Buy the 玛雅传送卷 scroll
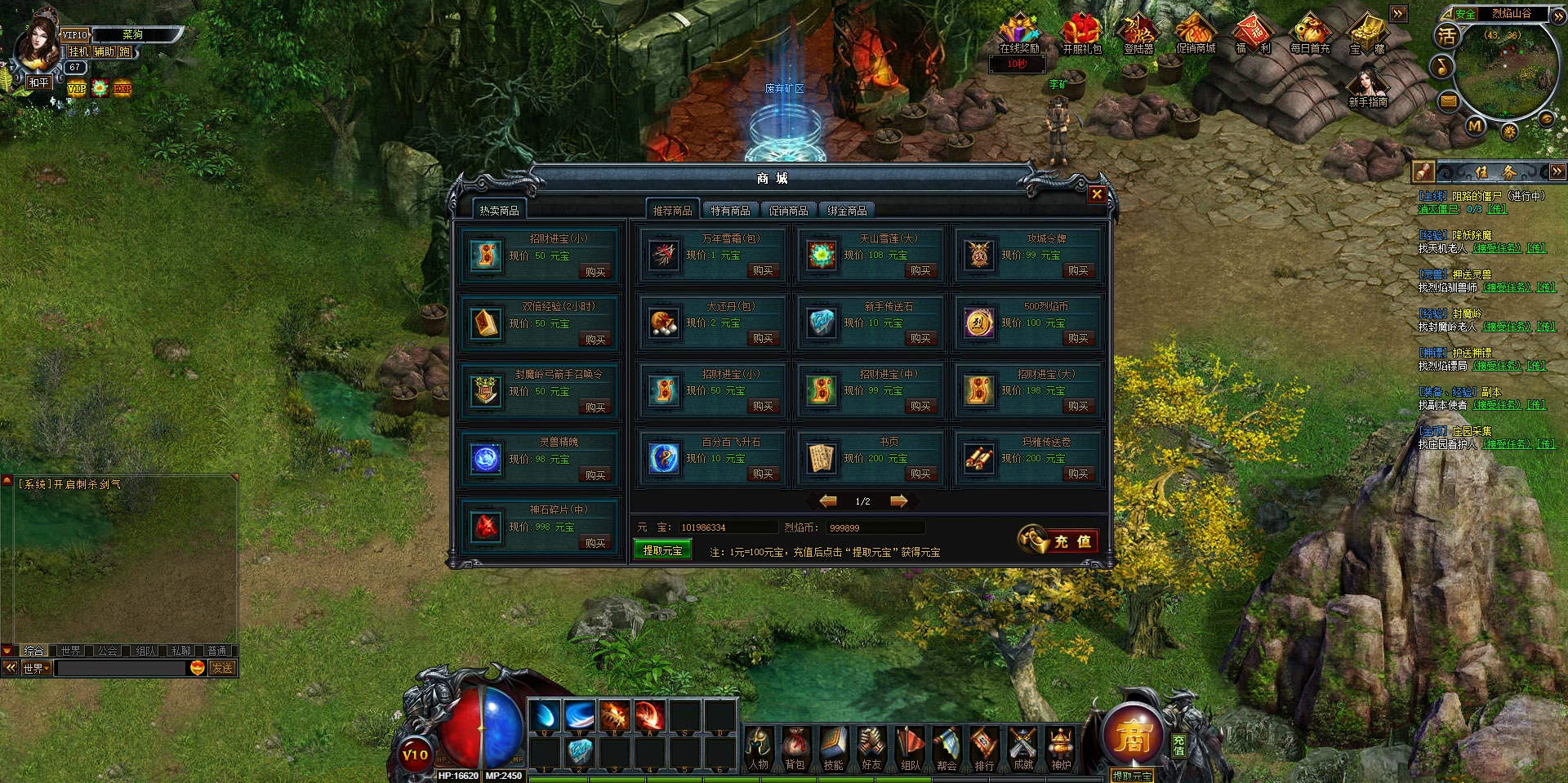Screen dimensions: 1568x783 point(1077,474)
